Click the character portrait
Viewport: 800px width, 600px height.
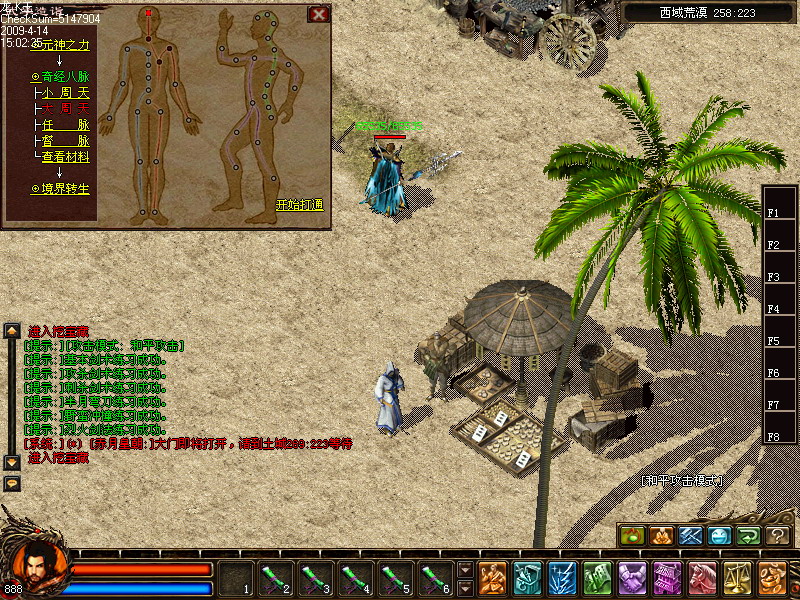click(38, 566)
